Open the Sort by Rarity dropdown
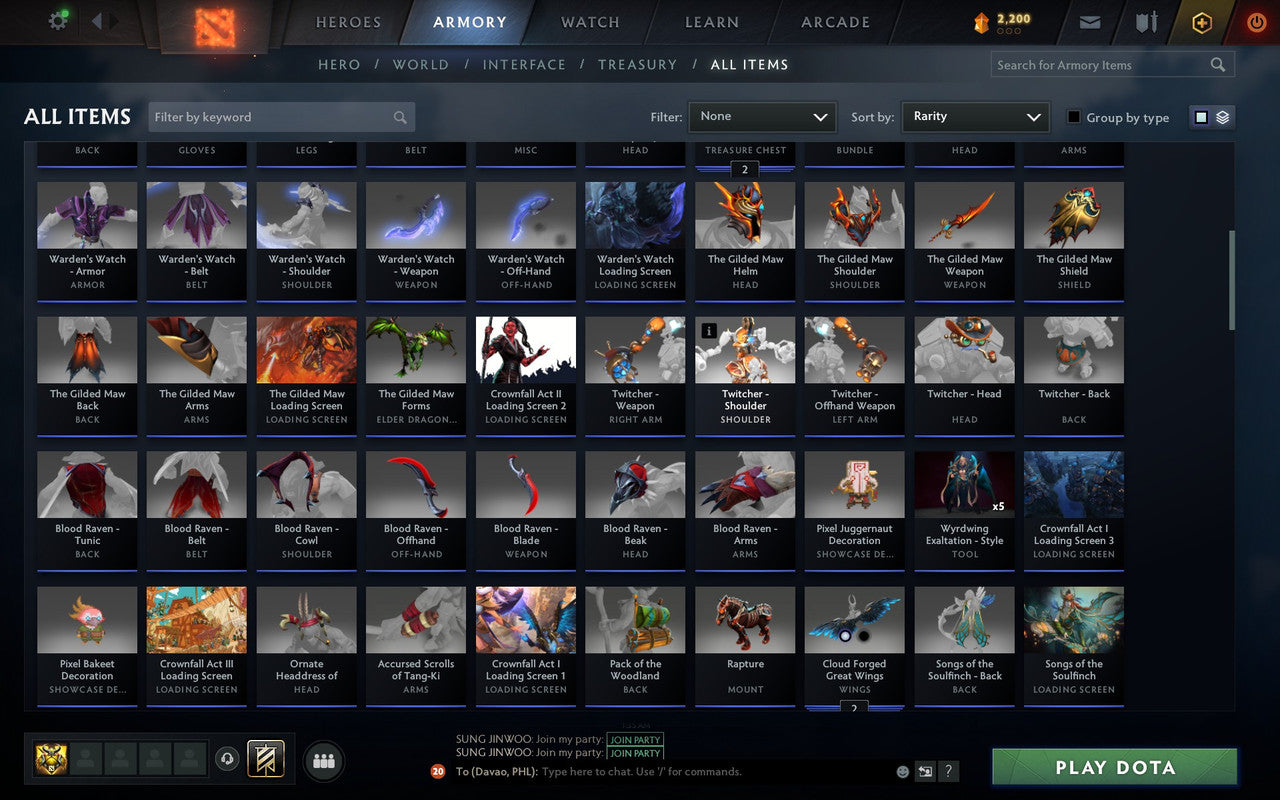This screenshot has height=800, width=1280. tap(975, 117)
